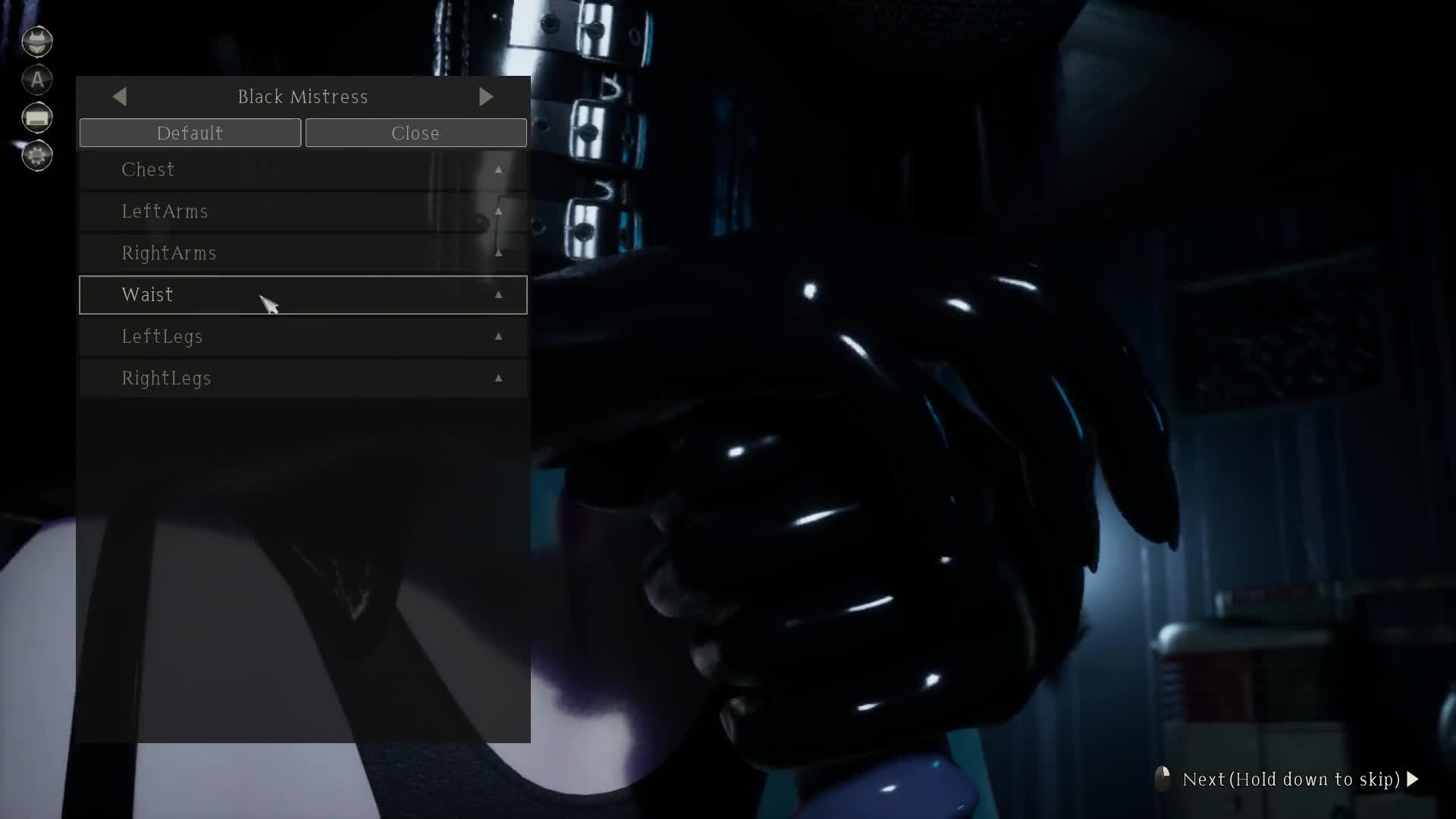Advance with the Next arrow
1456x819 pixels.
1412,779
